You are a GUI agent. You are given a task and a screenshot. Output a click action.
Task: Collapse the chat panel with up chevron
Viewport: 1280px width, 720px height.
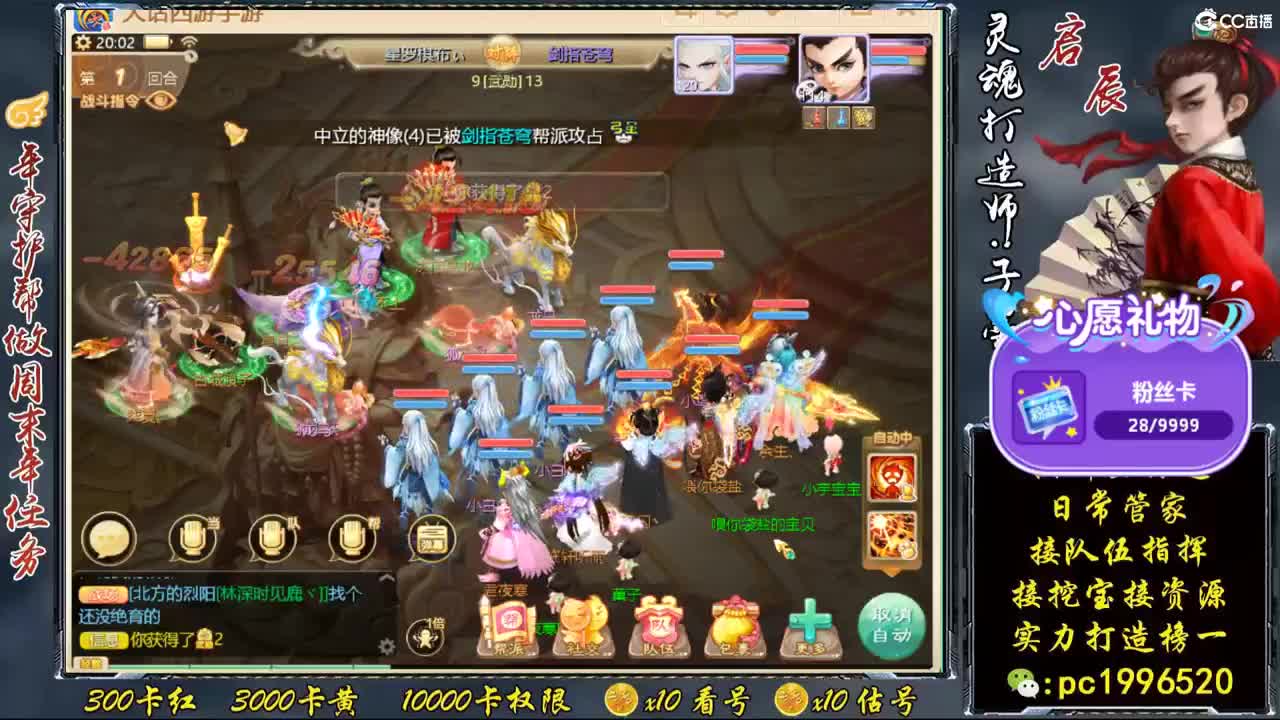[x=385, y=580]
